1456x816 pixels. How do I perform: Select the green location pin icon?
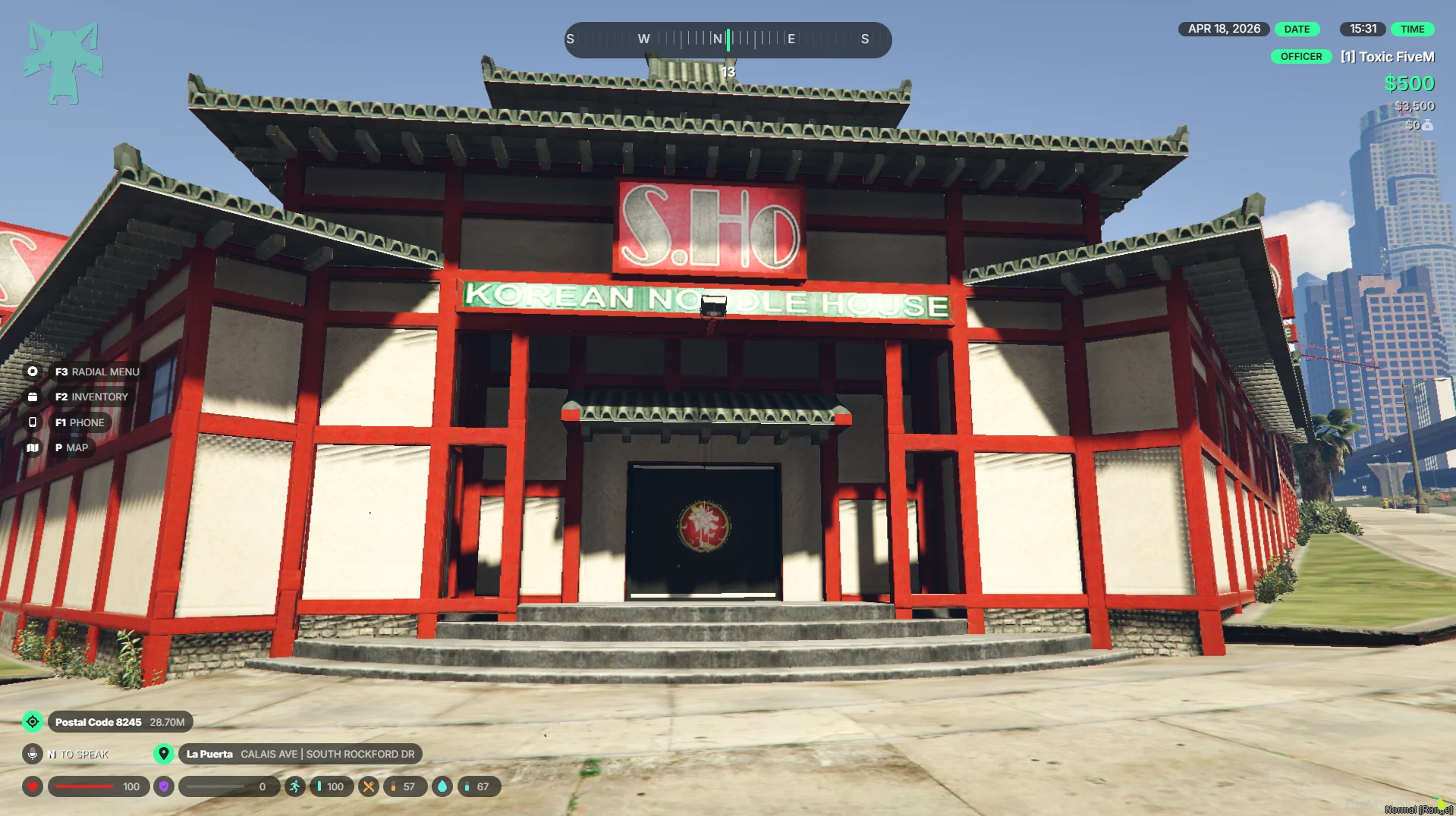pos(163,754)
